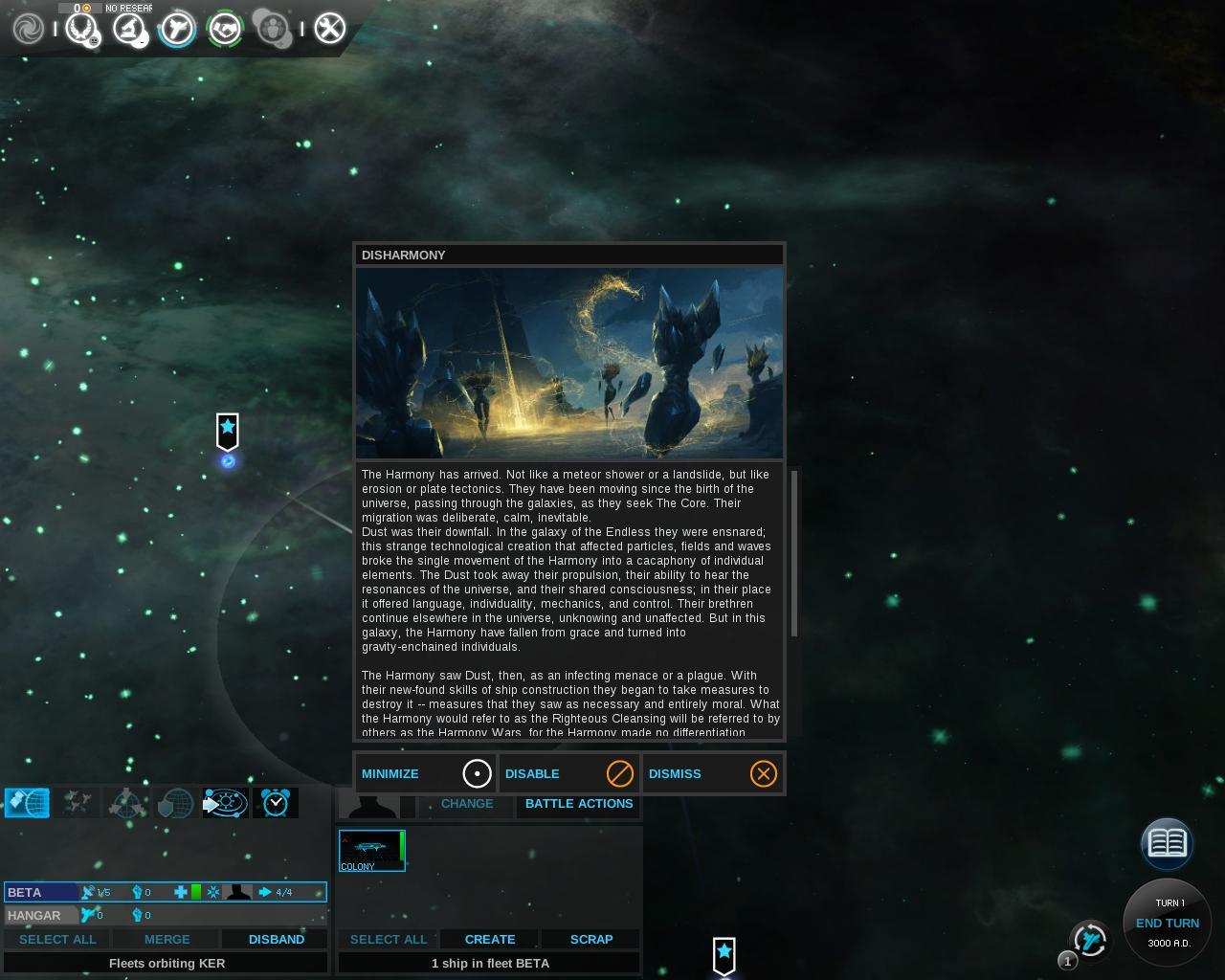Click the idle fleet cycle icon
The image size is (1225, 980).
[x=1089, y=940]
